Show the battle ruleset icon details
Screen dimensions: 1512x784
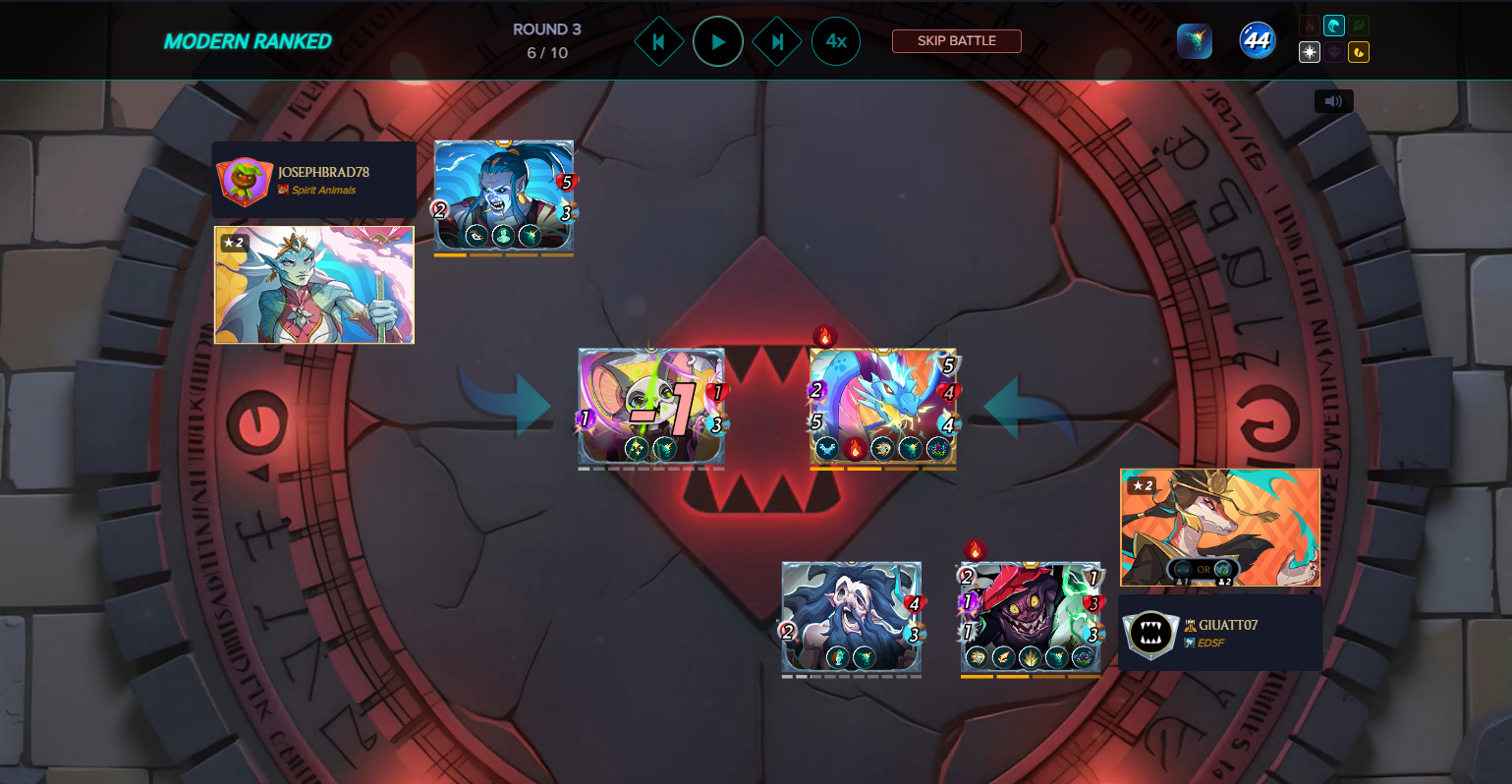pyautogui.click(x=1195, y=41)
